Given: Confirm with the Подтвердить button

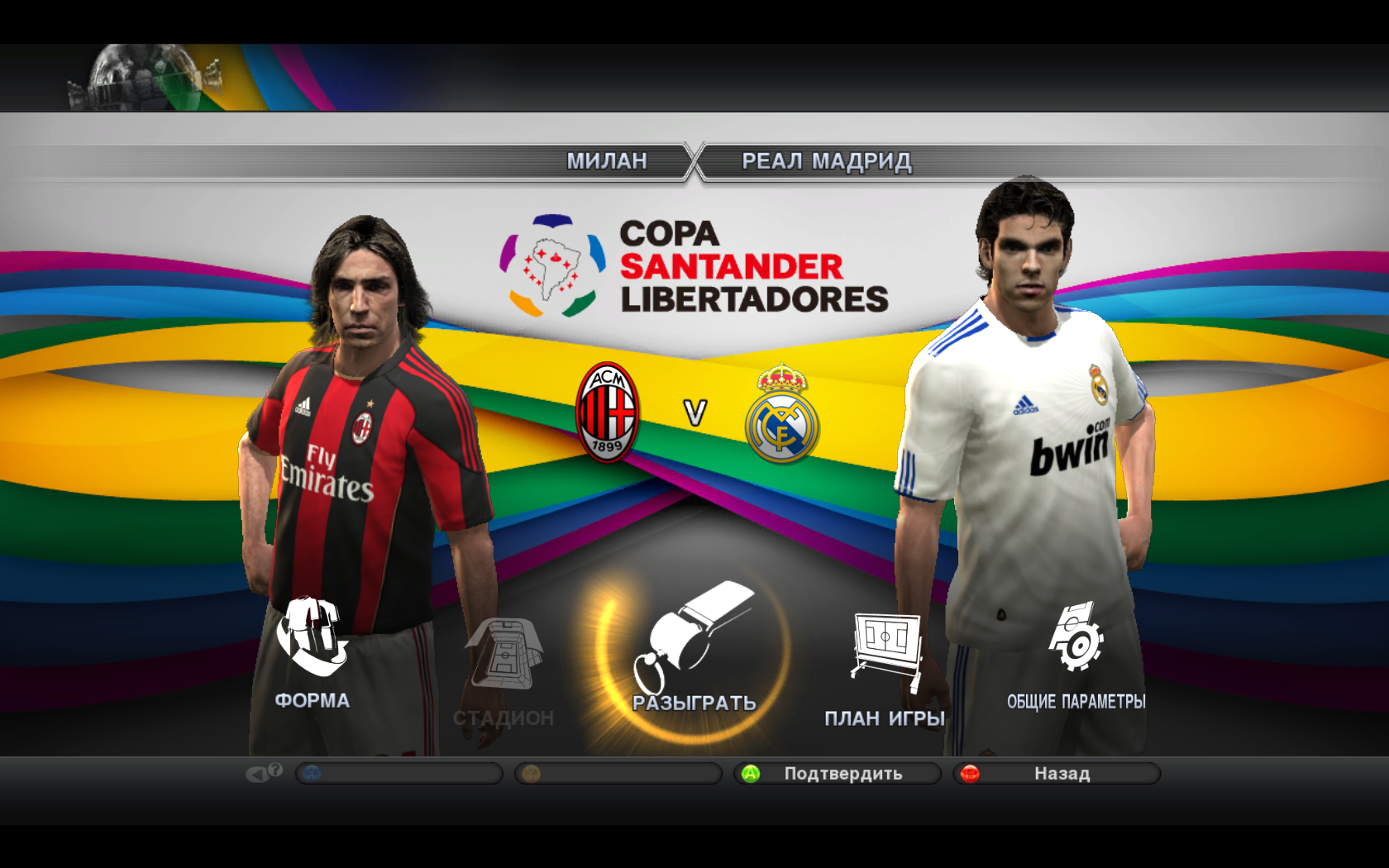Looking at the screenshot, I should (x=838, y=774).
